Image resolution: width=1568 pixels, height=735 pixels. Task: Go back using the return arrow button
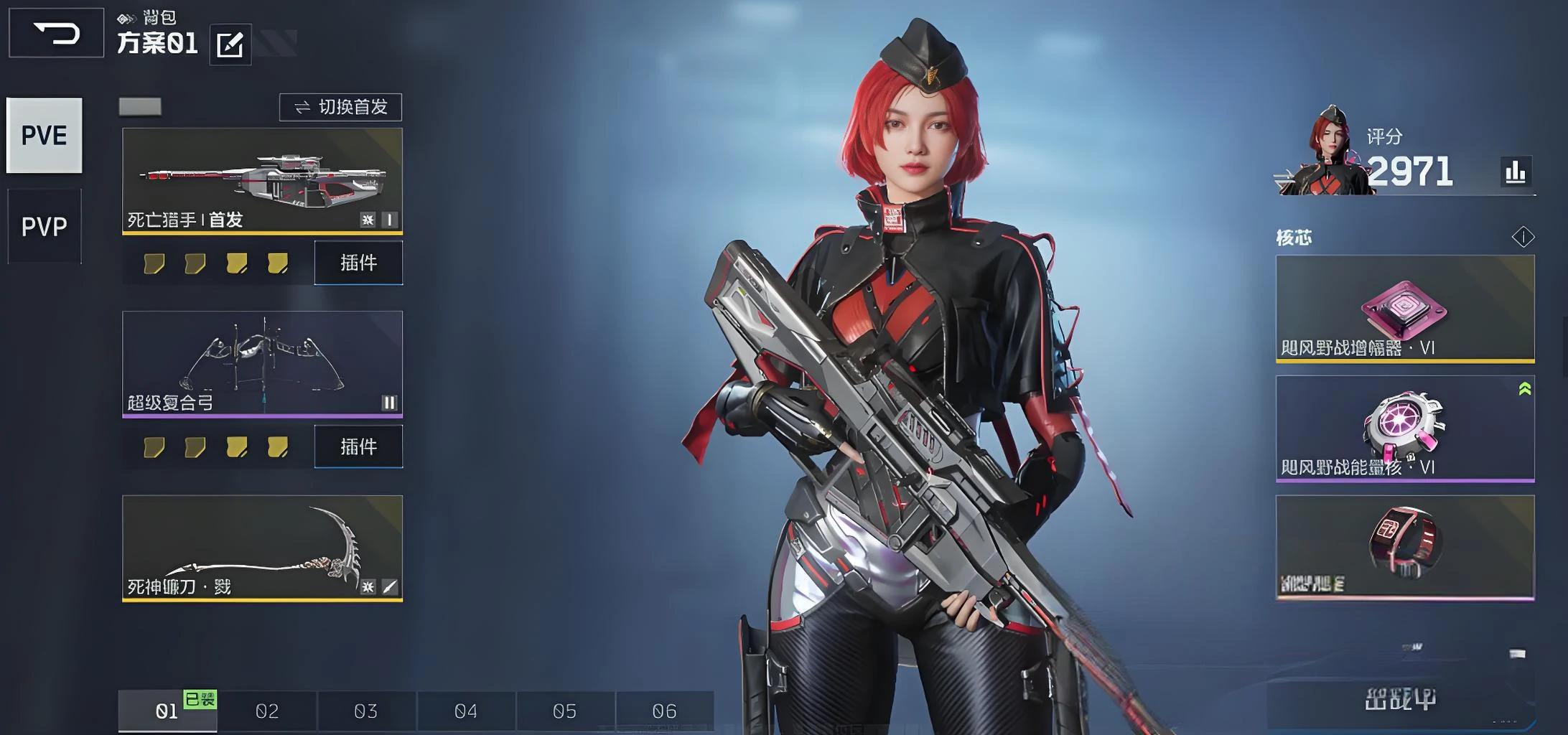click(56, 33)
